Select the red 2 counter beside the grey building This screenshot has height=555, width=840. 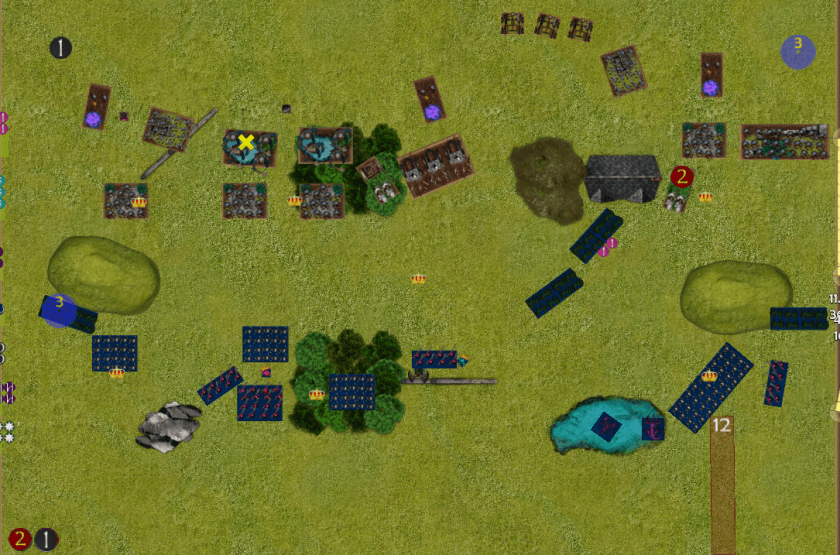click(x=682, y=177)
